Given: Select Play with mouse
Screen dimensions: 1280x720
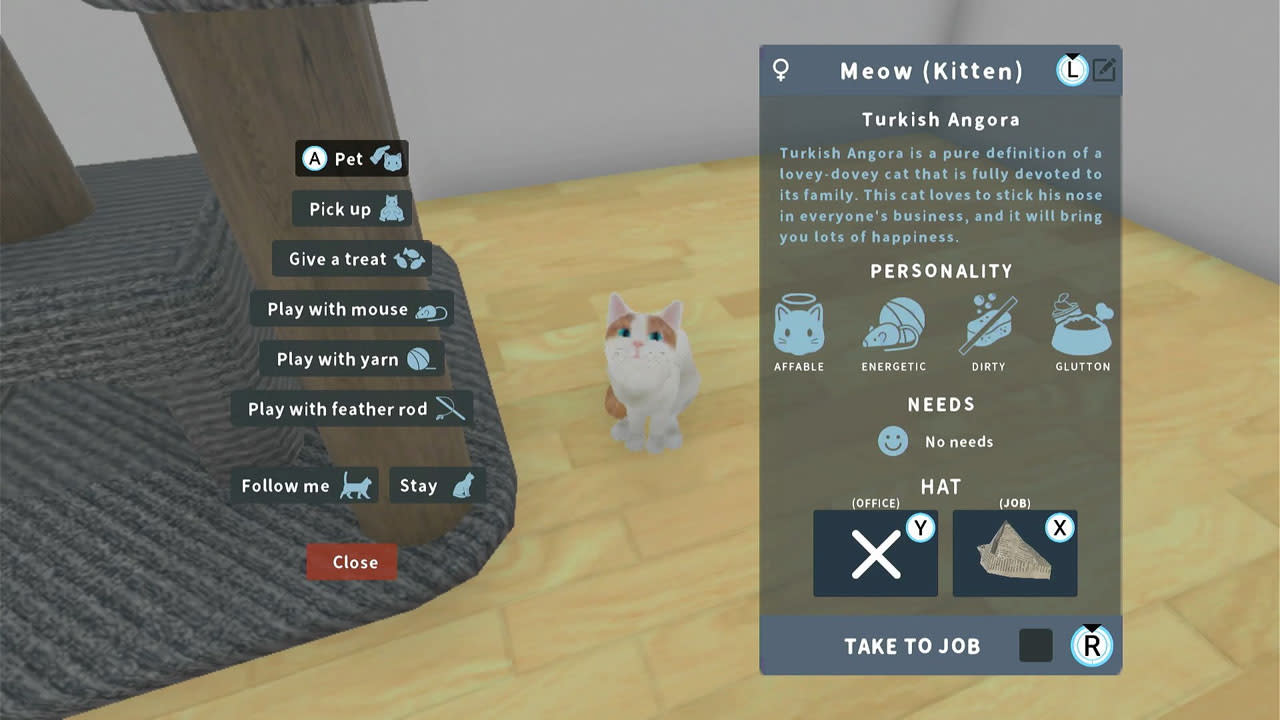Looking at the screenshot, I should (x=351, y=309).
